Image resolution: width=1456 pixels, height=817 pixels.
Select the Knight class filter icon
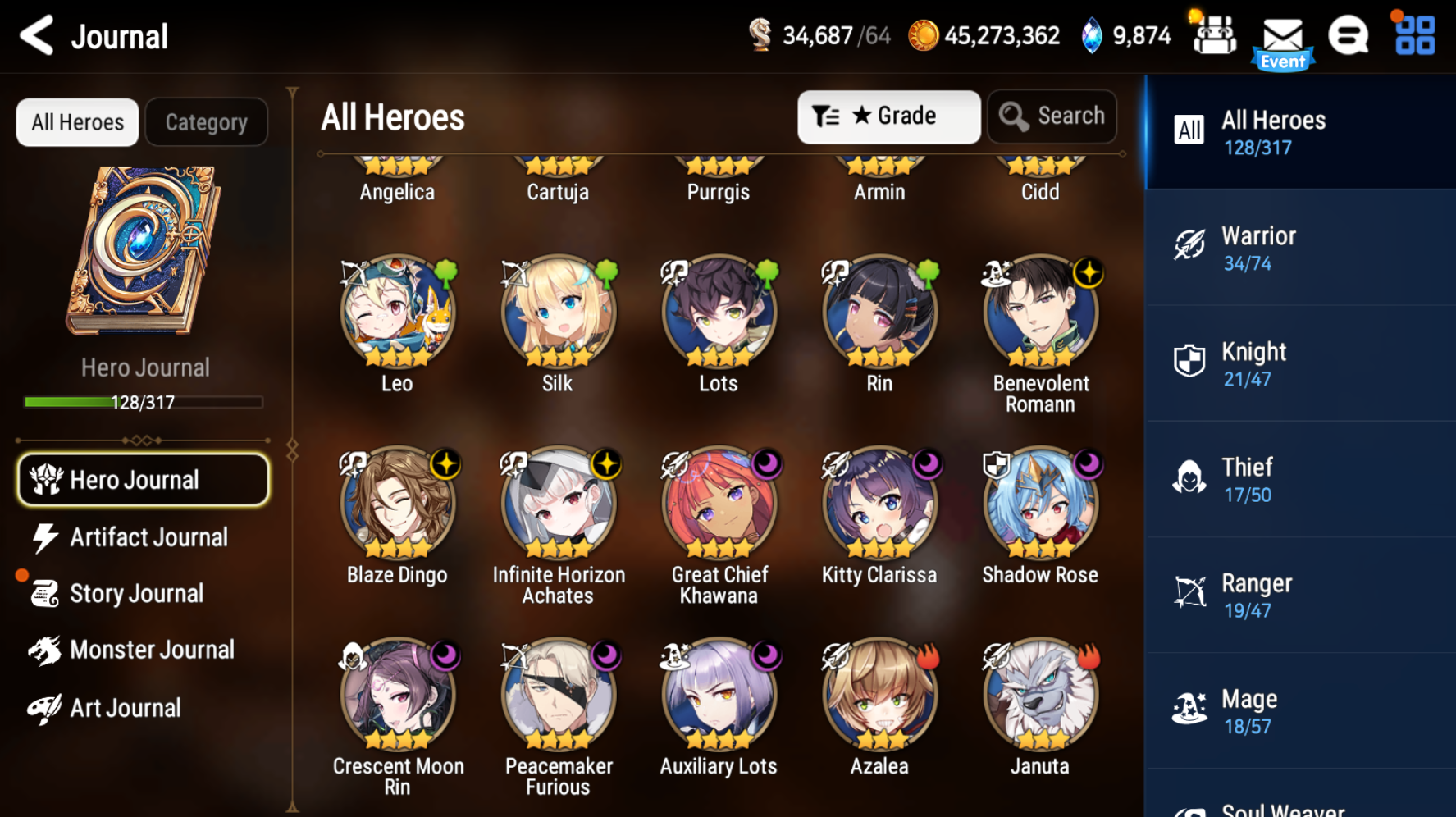click(1189, 361)
